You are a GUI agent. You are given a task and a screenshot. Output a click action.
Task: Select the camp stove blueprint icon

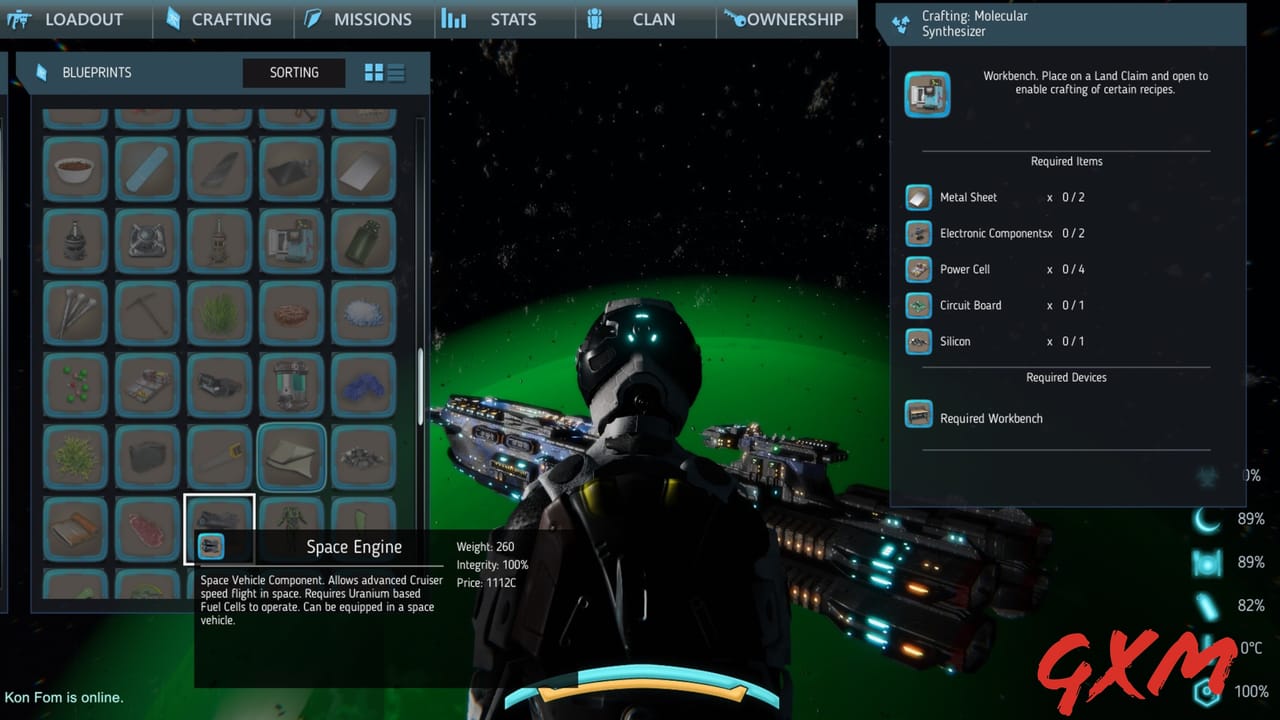(147, 241)
